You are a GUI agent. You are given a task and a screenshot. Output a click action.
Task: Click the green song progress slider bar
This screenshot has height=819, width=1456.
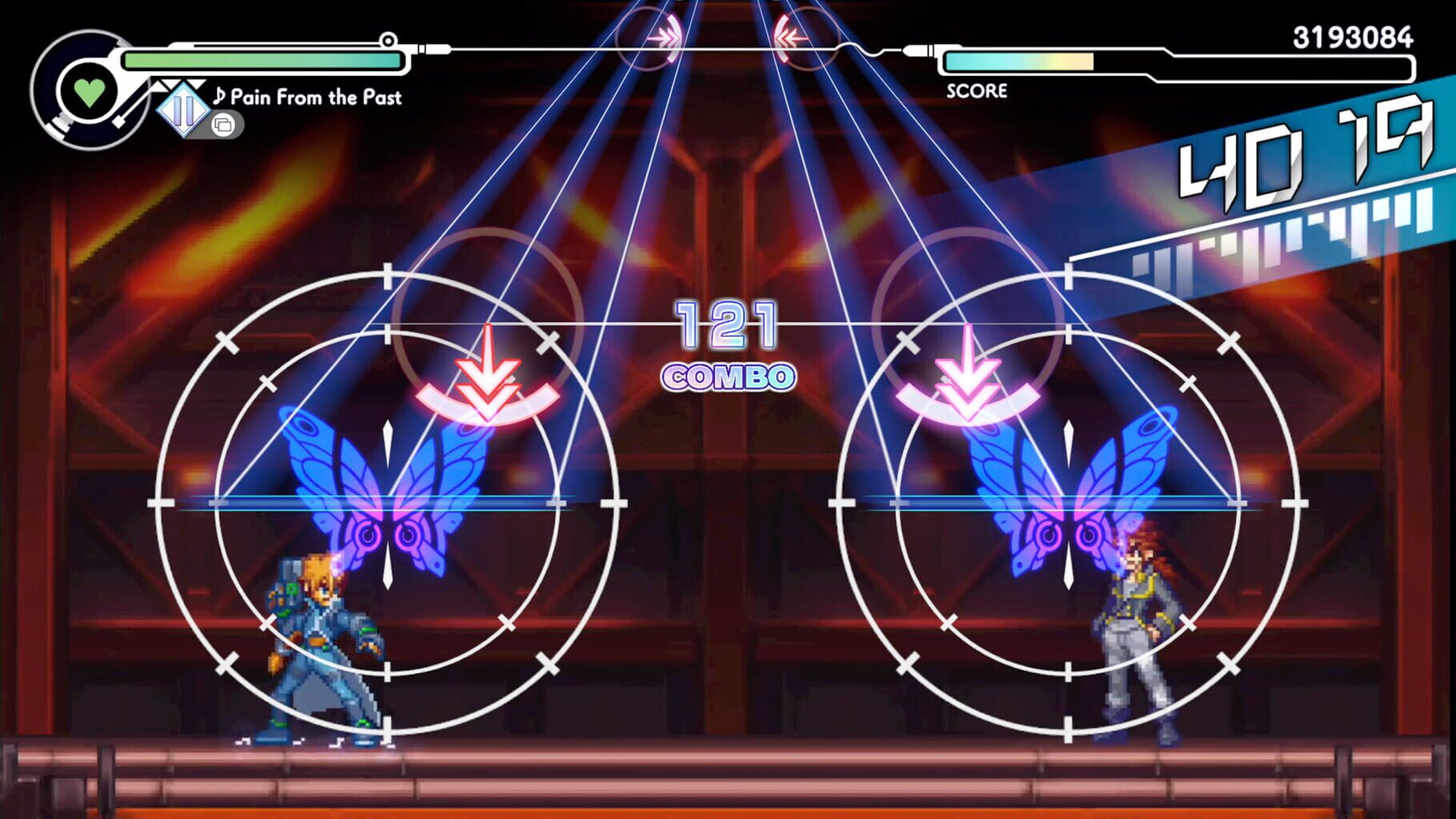[264, 58]
